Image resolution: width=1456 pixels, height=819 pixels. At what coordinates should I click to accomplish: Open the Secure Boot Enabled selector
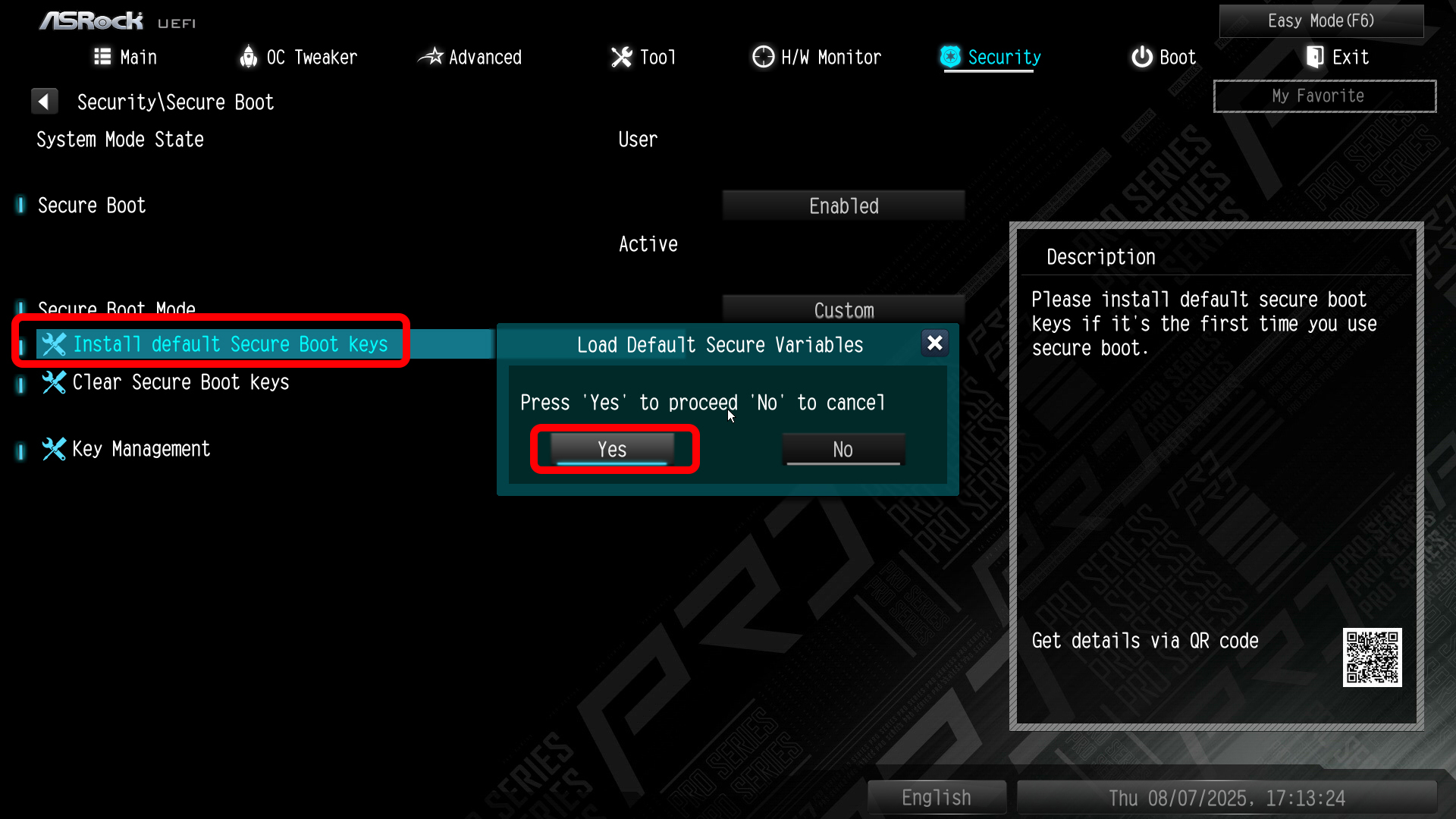[843, 205]
